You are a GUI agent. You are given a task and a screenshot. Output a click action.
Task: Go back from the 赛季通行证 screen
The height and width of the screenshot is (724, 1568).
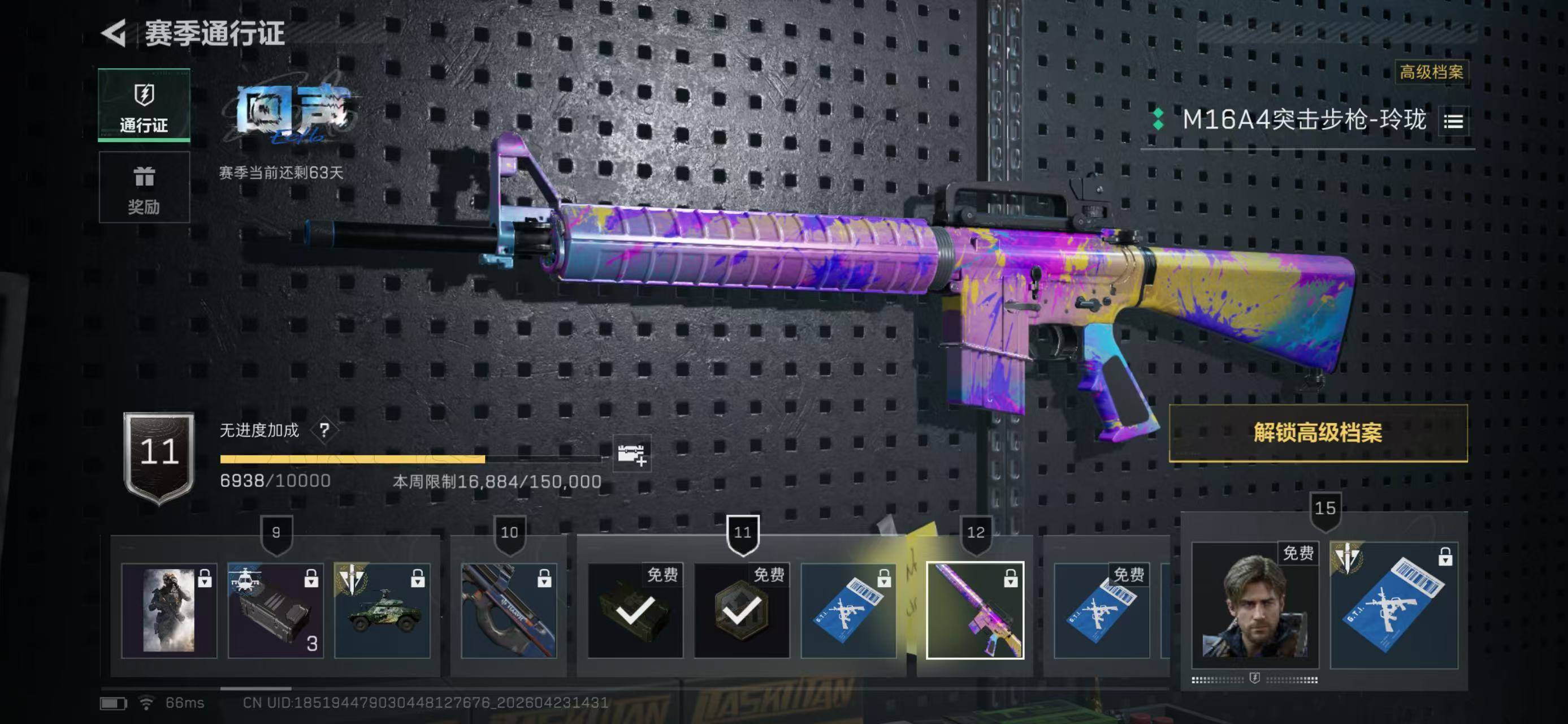click(114, 33)
